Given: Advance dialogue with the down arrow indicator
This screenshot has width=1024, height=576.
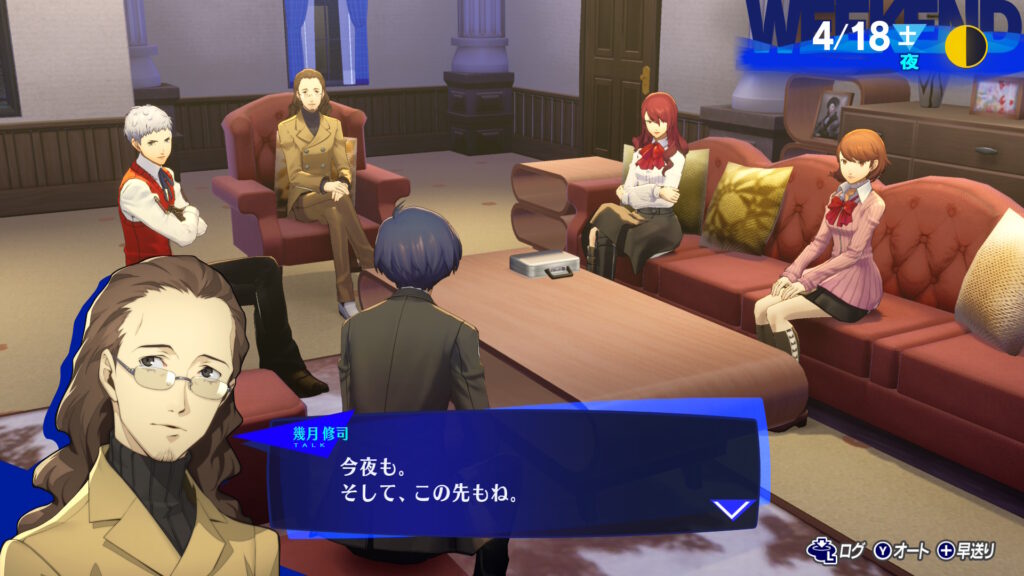Looking at the screenshot, I should click(x=733, y=510).
